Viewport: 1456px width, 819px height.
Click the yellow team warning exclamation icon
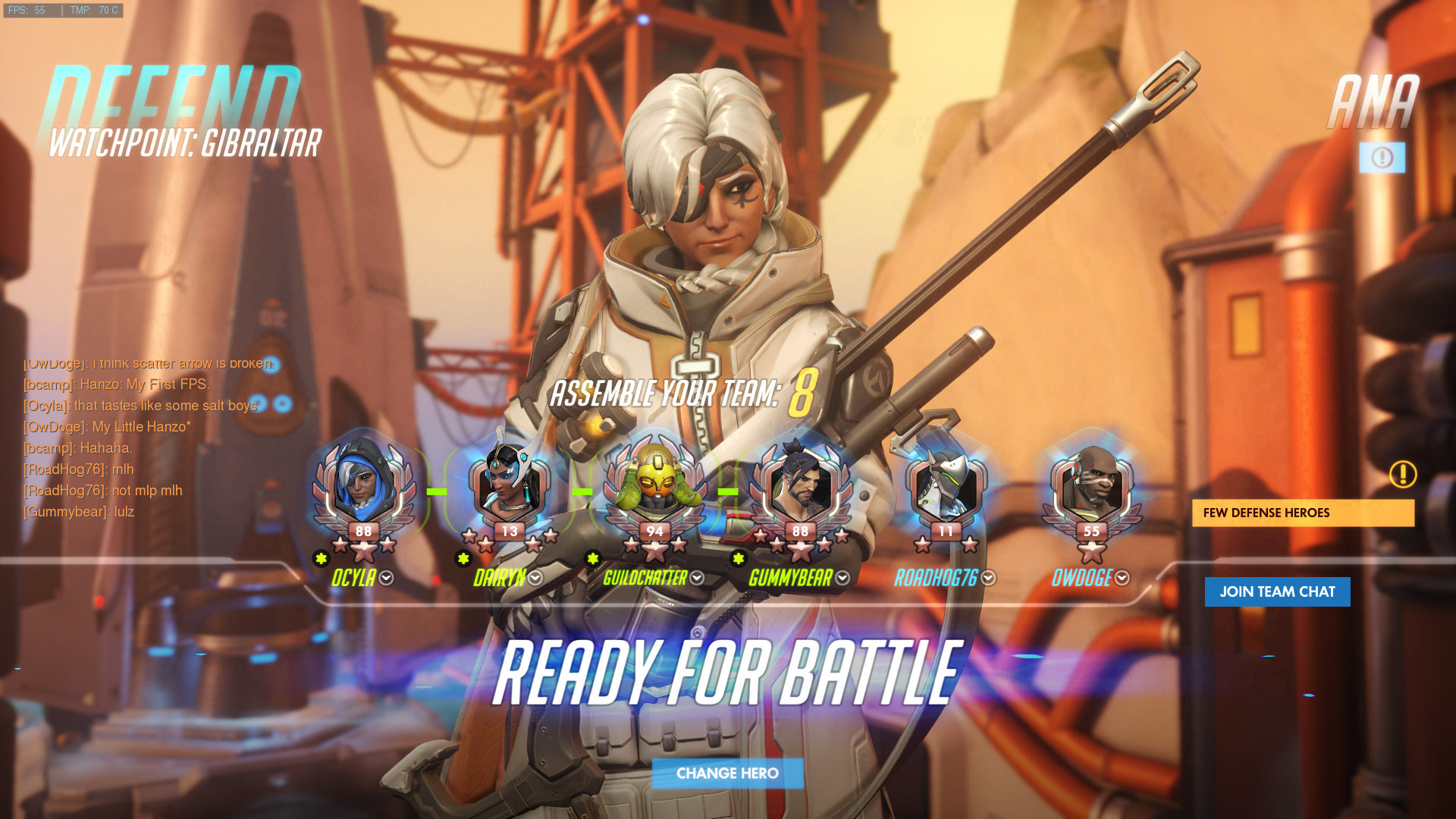[x=1403, y=475]
